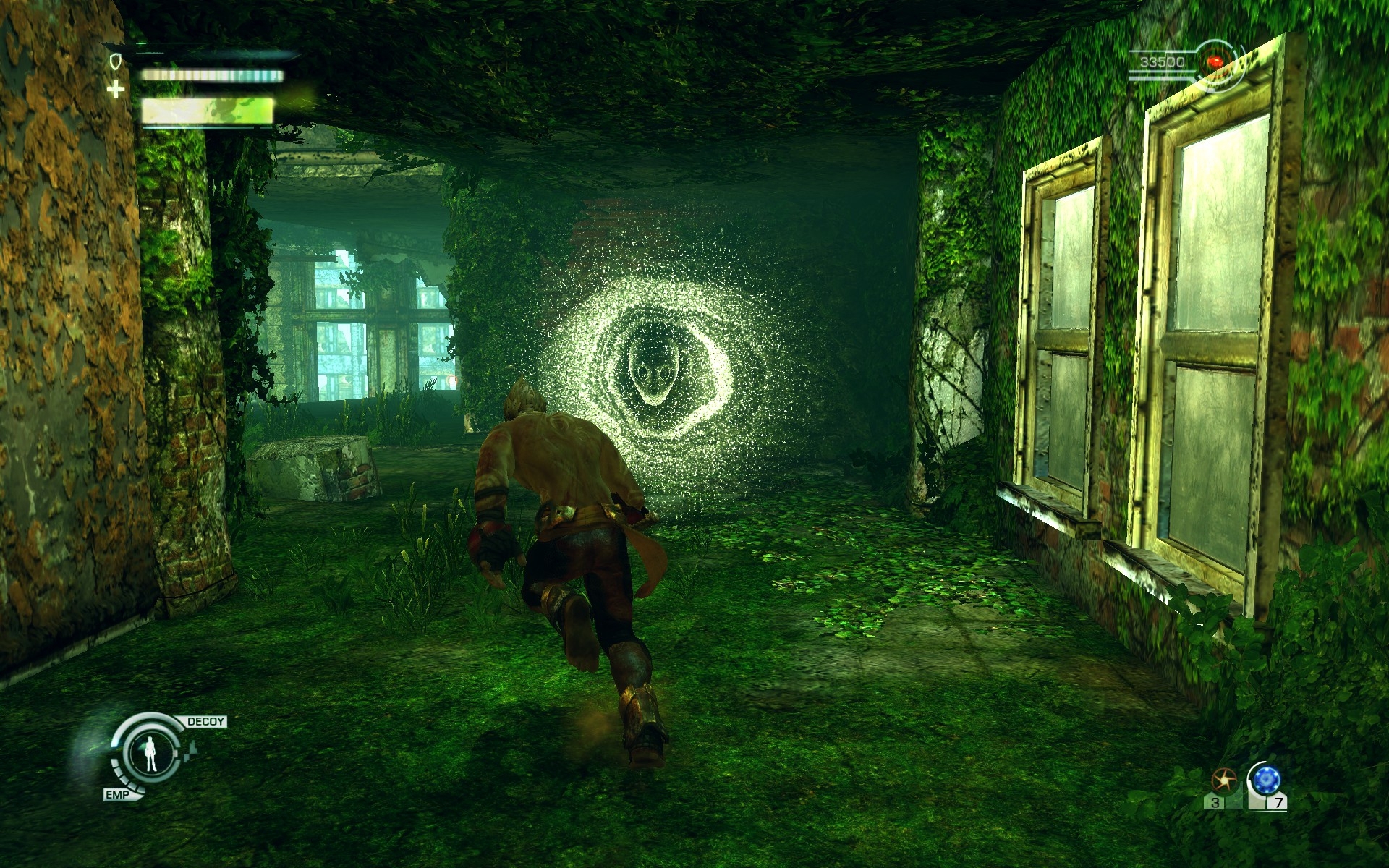Click the shield icon beside upper bar
This screenshot has height=868, width=1389.
point(114,61)
